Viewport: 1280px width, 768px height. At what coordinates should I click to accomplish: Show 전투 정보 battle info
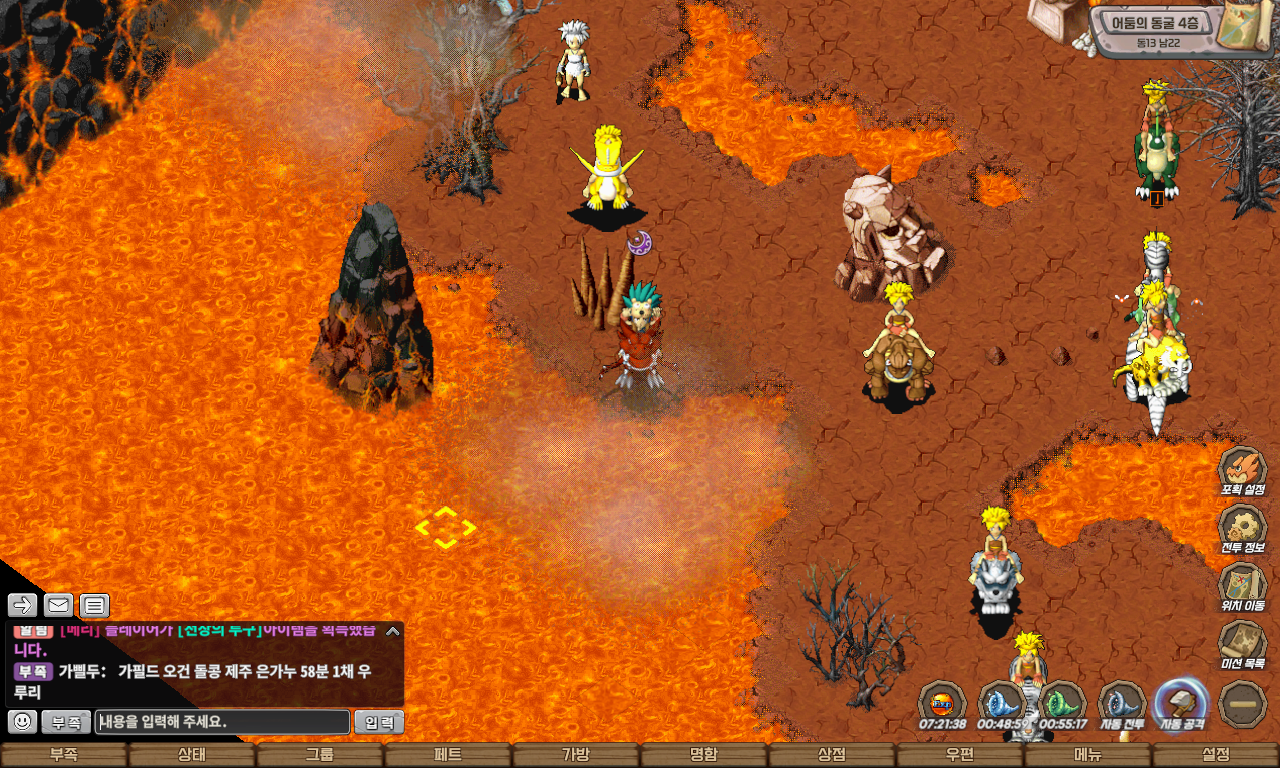1243,530
